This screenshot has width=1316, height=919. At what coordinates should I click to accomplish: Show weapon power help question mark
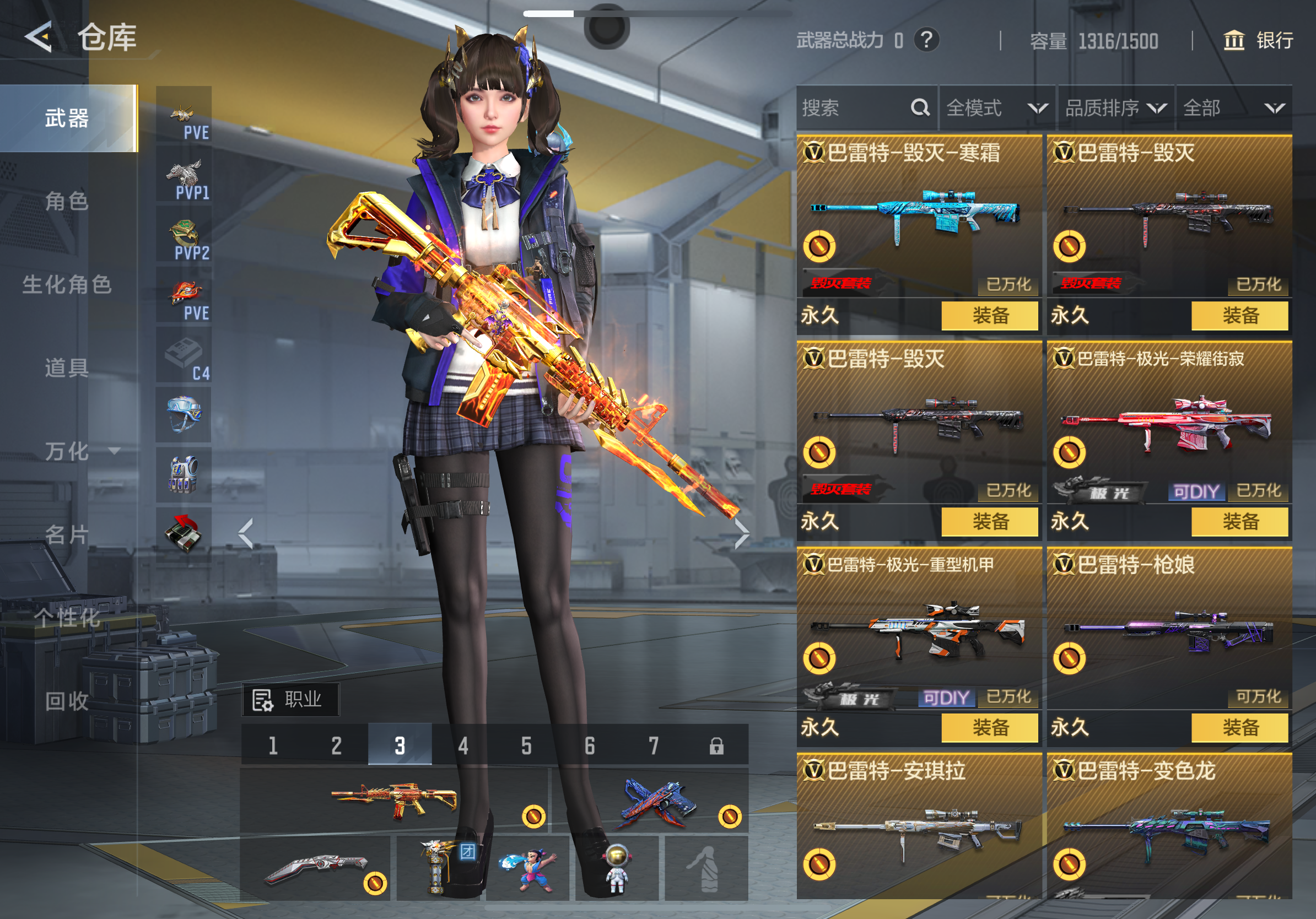(926, 40)
